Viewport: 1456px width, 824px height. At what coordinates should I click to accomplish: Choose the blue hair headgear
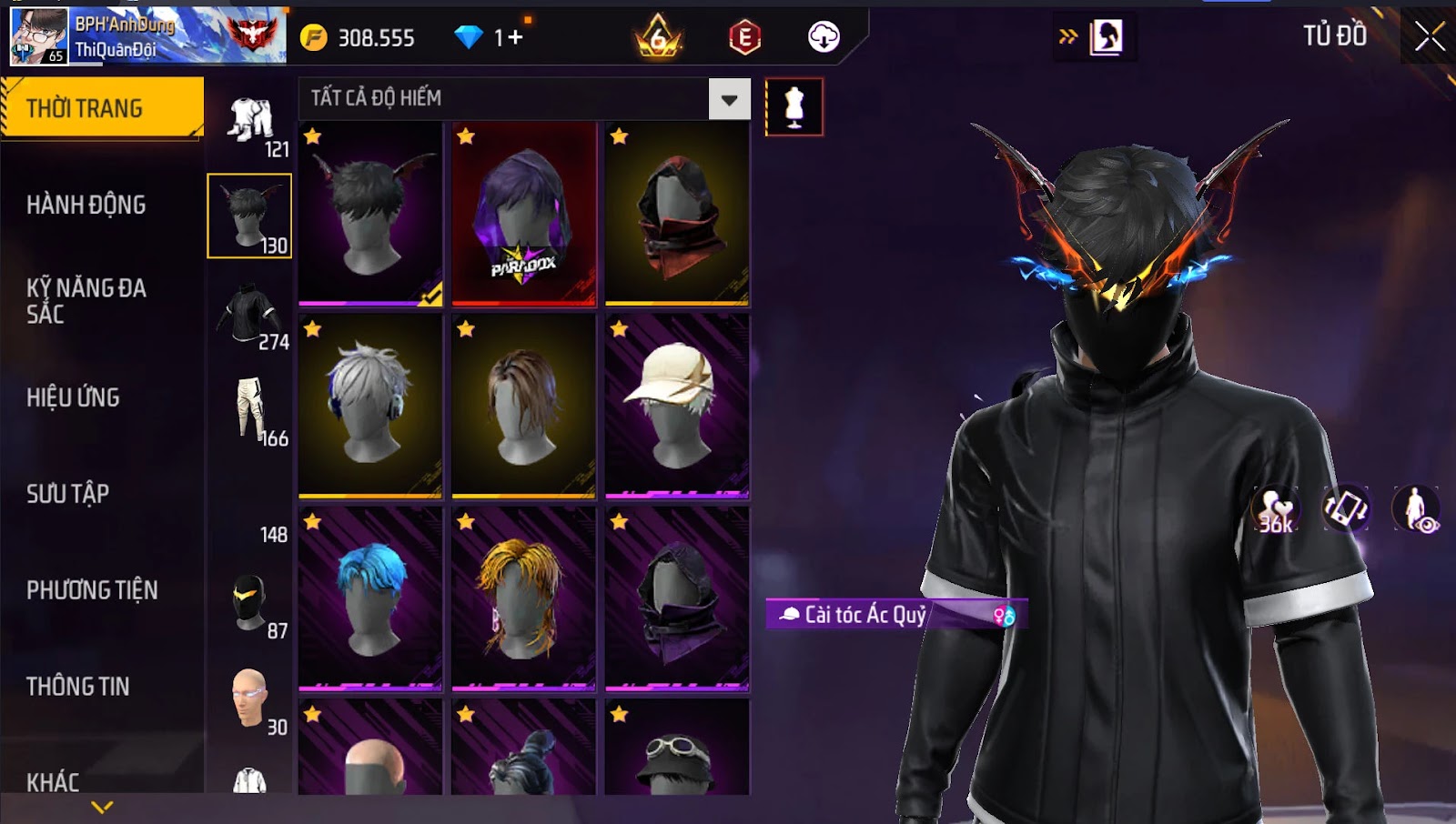[370, 598]
